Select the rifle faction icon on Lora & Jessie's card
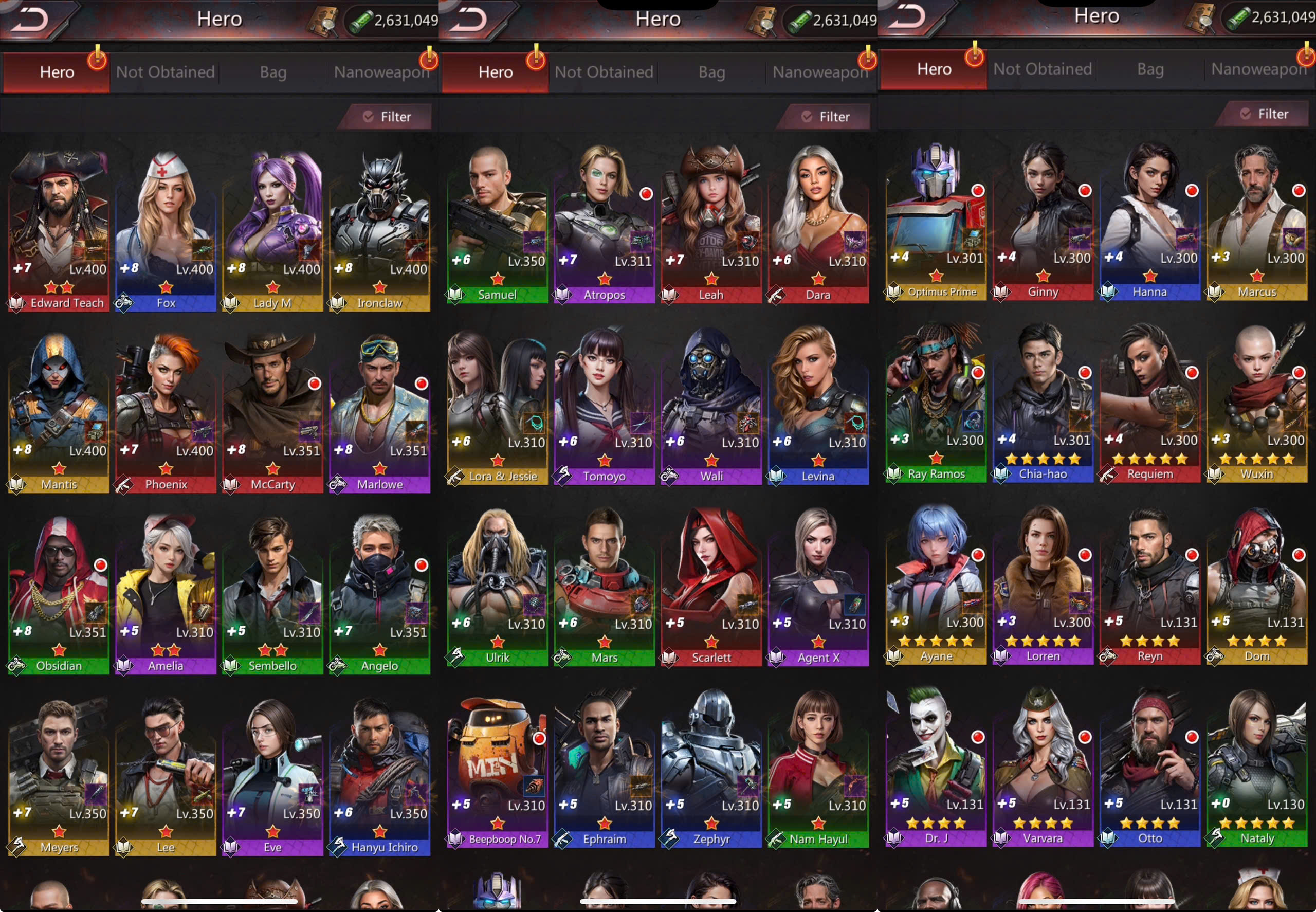Screen dimensions: 1316x912 coord(456,476)
